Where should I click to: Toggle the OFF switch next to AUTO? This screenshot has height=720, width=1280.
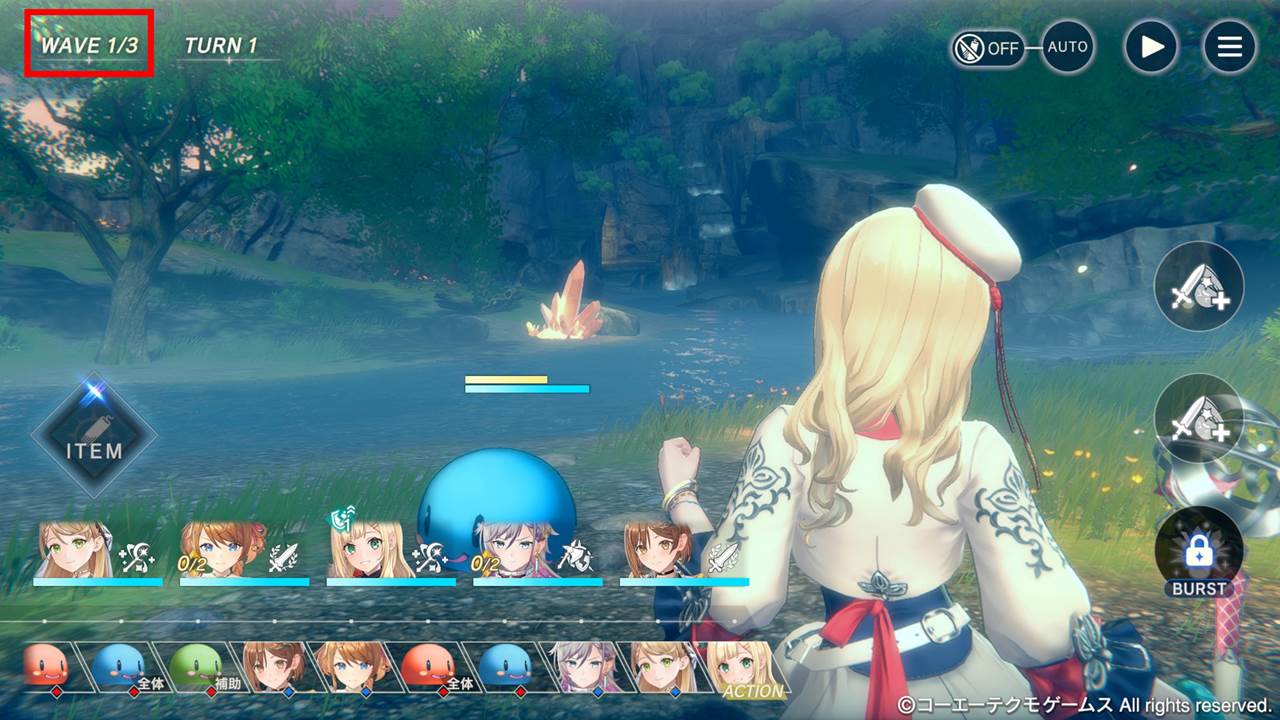tap(988, 48)
